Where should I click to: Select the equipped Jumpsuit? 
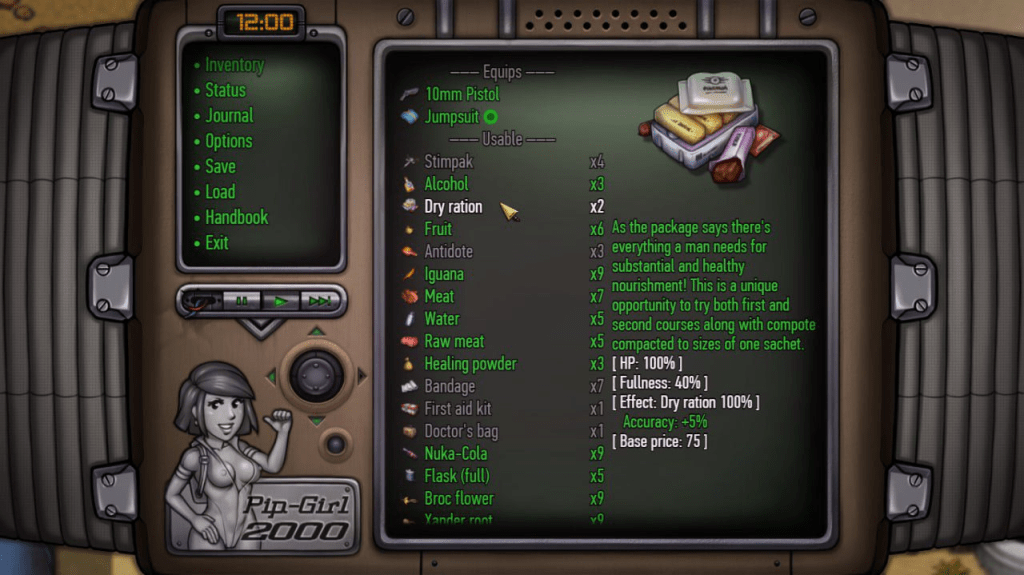point(451,117)
